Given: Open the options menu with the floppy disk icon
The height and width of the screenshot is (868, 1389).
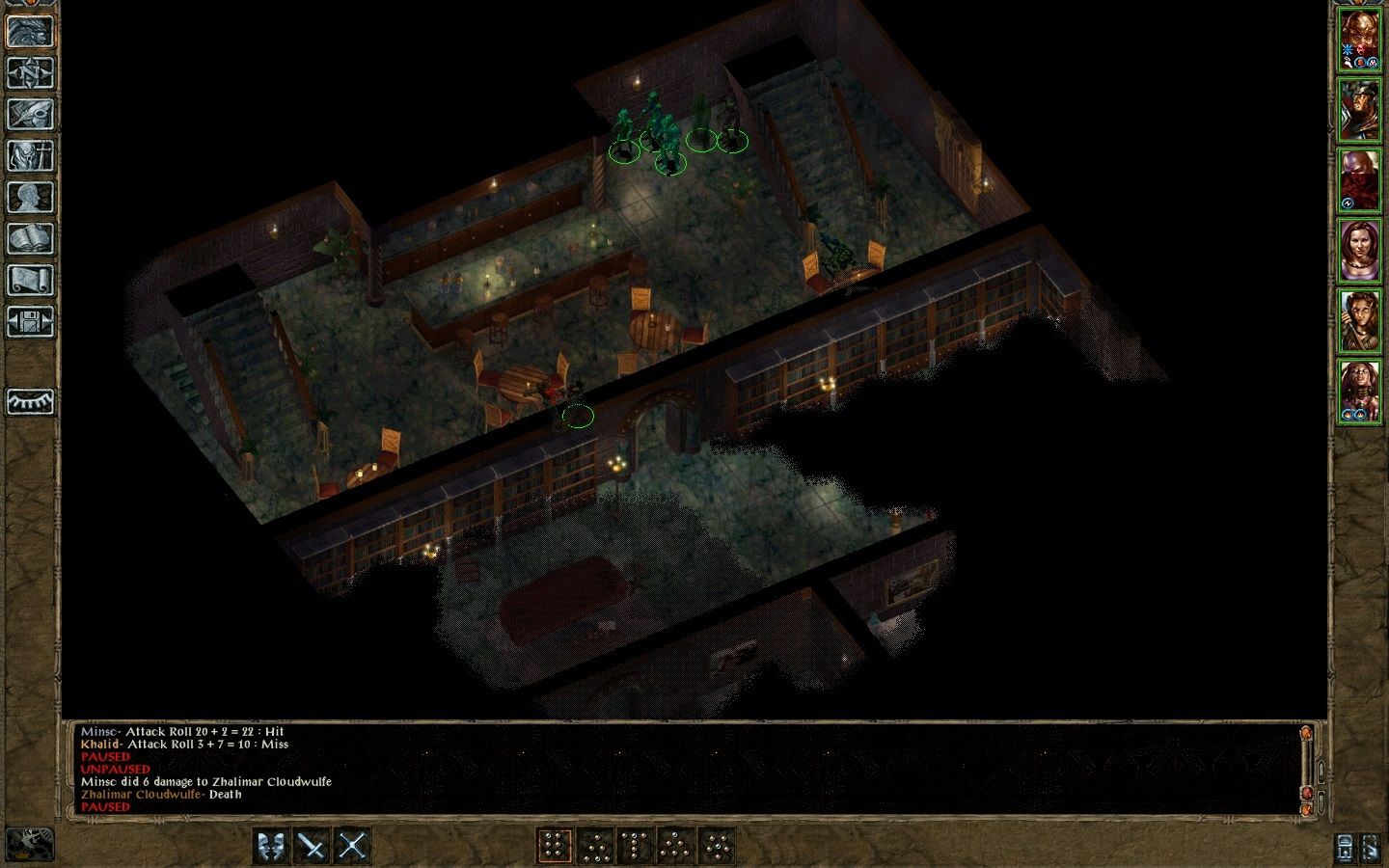Looking at the screenshot, I should pyautogui.click(x=30, y=321).
